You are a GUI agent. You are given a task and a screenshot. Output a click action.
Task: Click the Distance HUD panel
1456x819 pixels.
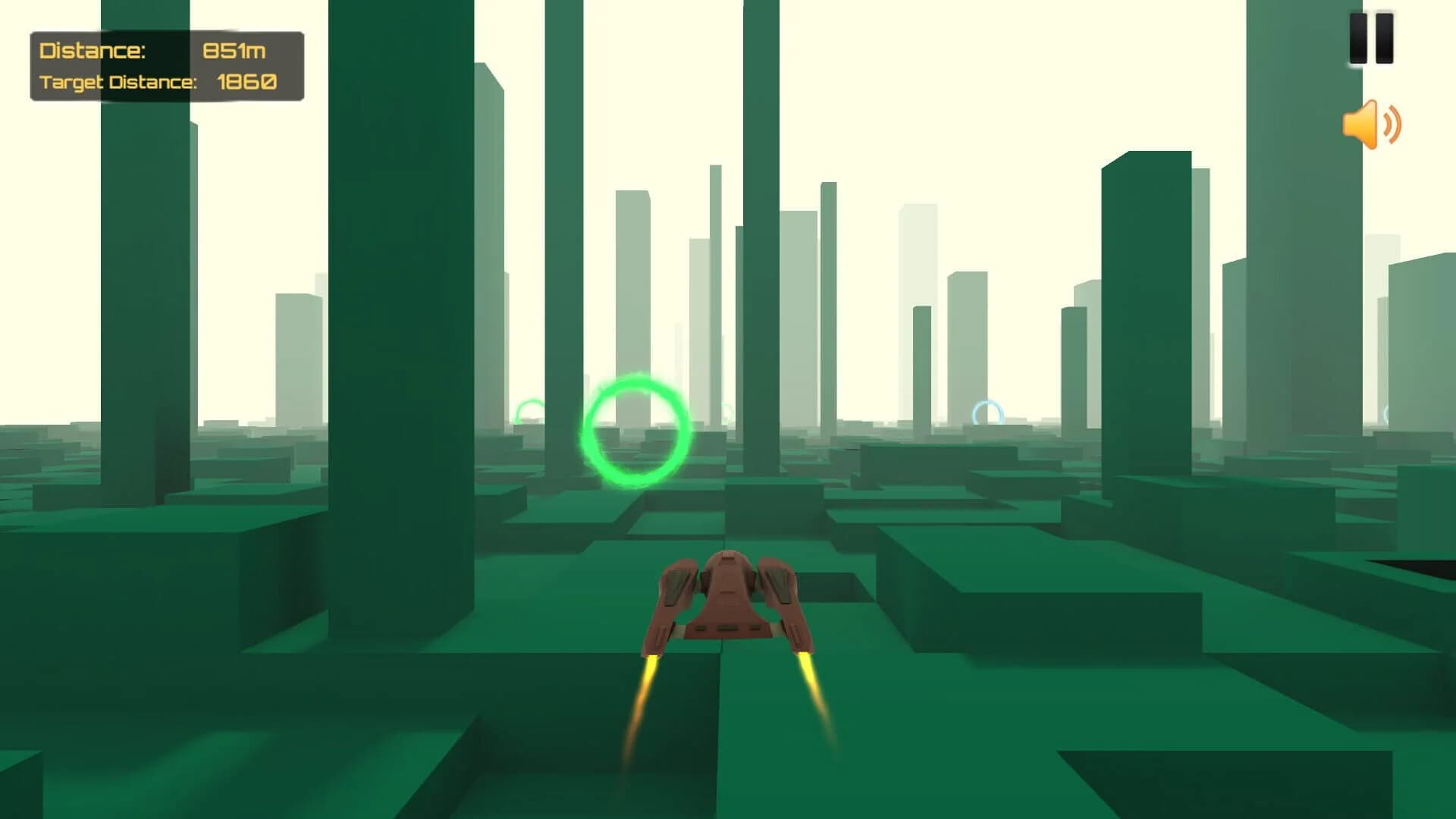(167, 64)
